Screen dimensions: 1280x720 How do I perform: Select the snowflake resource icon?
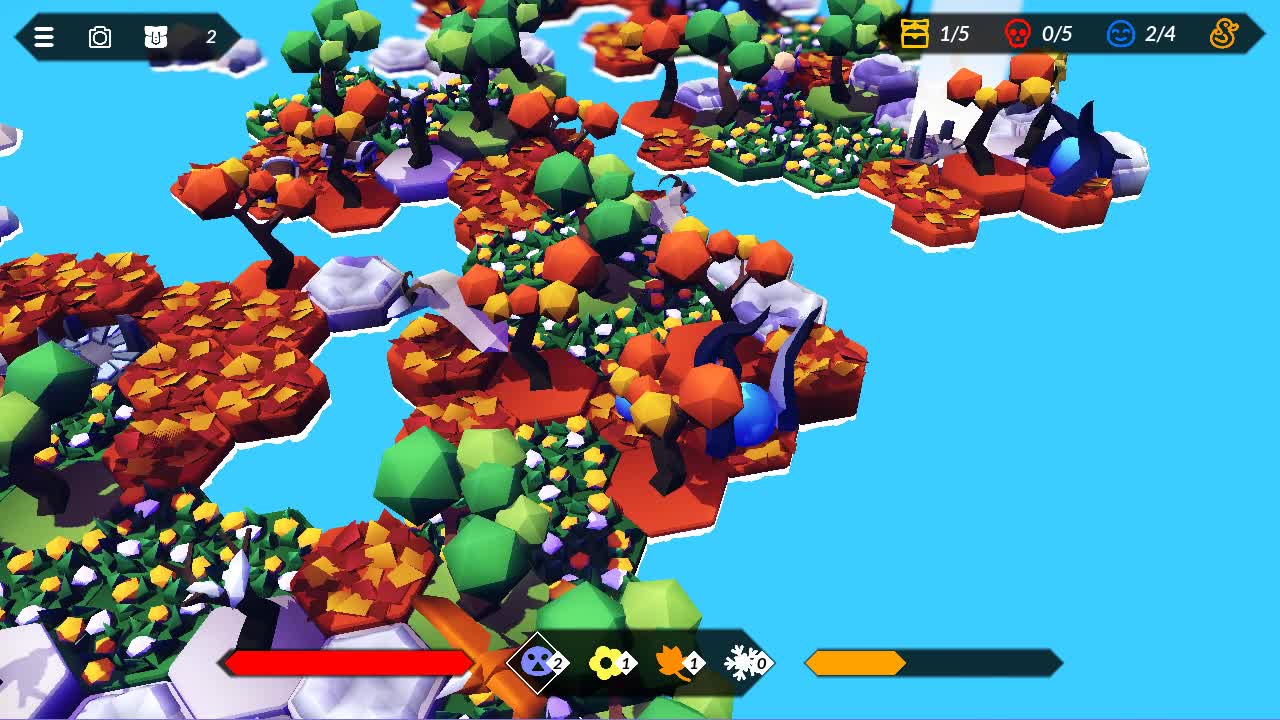click(x=739, y=662)
